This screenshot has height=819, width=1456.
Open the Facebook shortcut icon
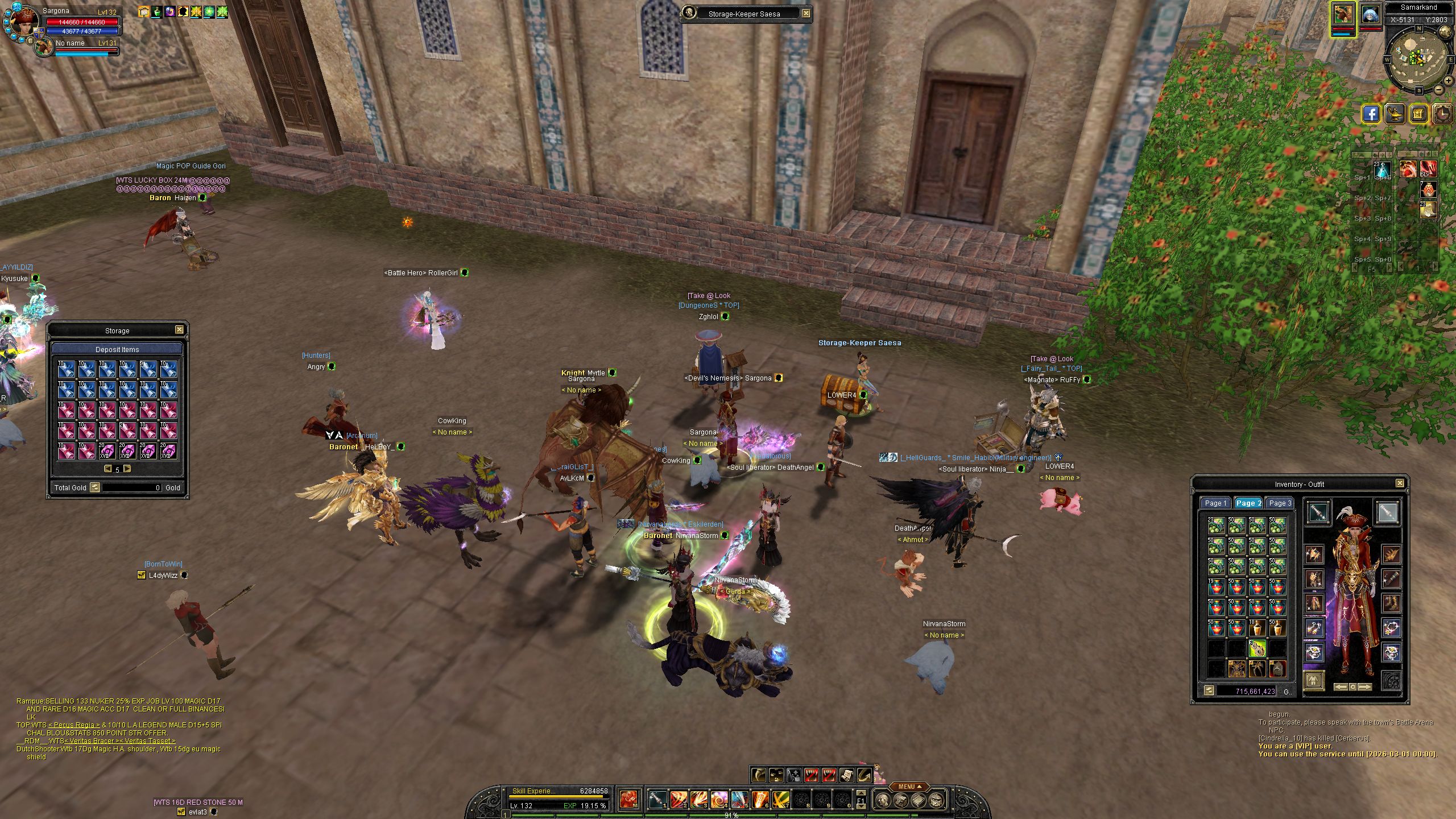(1371, 114)
